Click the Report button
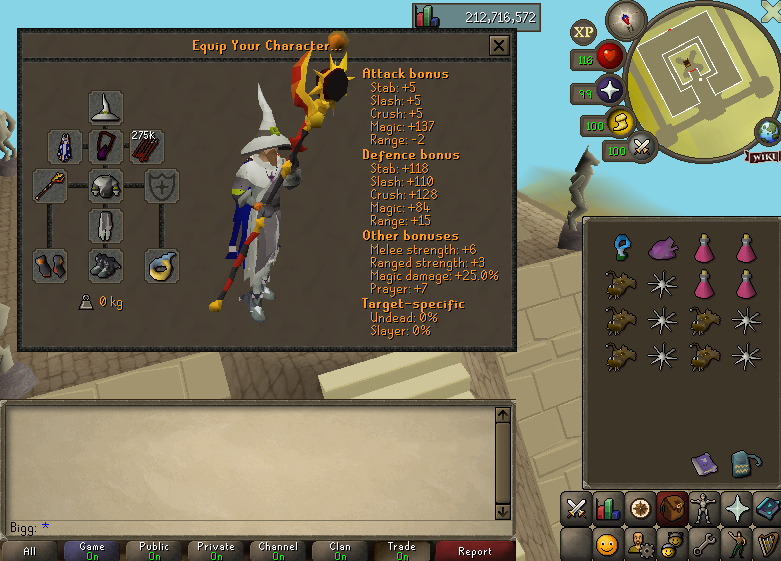Image resolution: width=781 pixels, height=561 pixels. [474, 550]
